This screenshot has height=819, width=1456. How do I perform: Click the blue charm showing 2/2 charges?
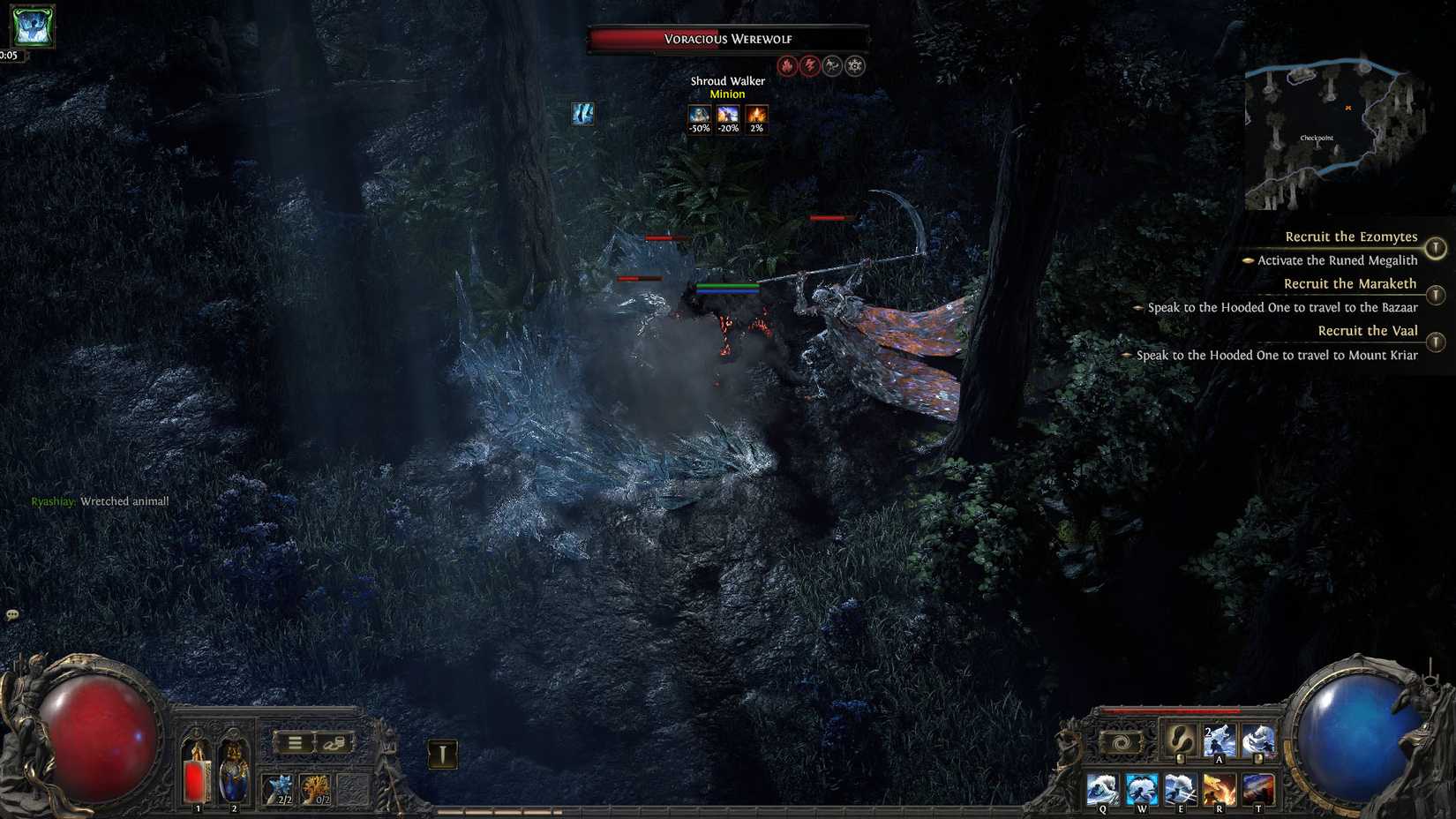pos(280,787)
